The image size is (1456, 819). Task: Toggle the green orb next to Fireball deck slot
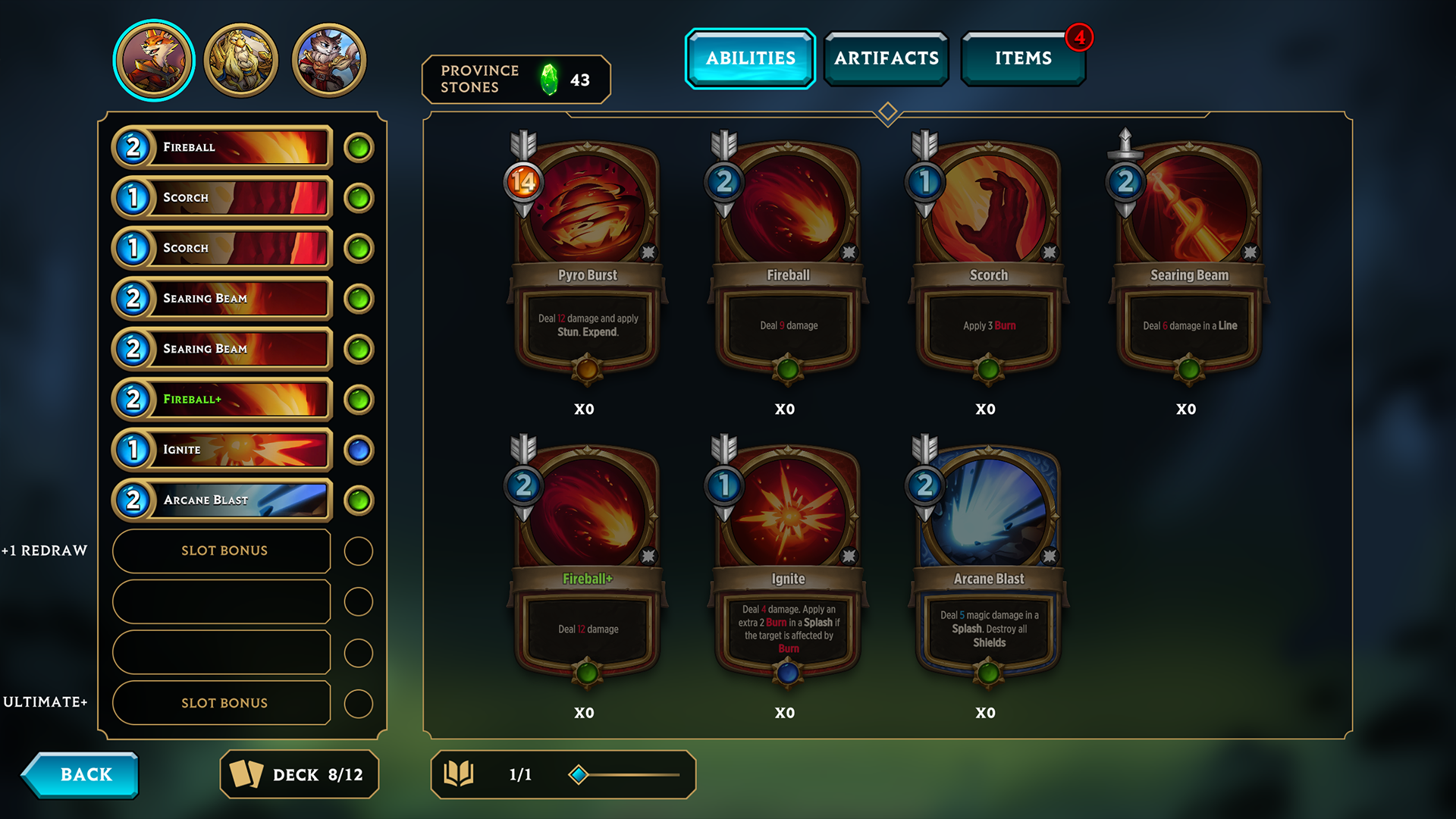click(x=358, y=147)
